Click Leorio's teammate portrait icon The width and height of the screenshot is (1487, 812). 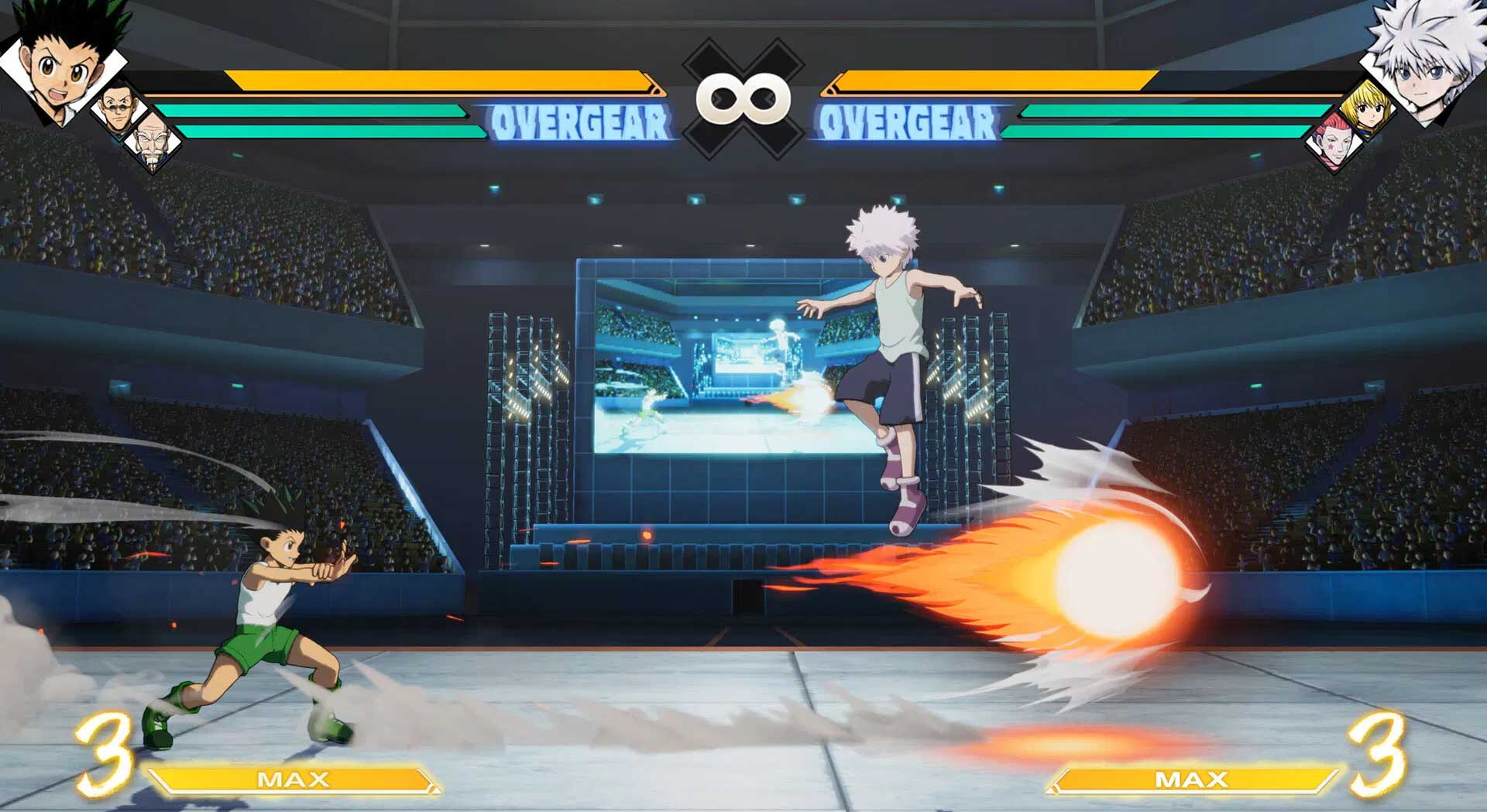pyautogui.click(x=119, y=108)
